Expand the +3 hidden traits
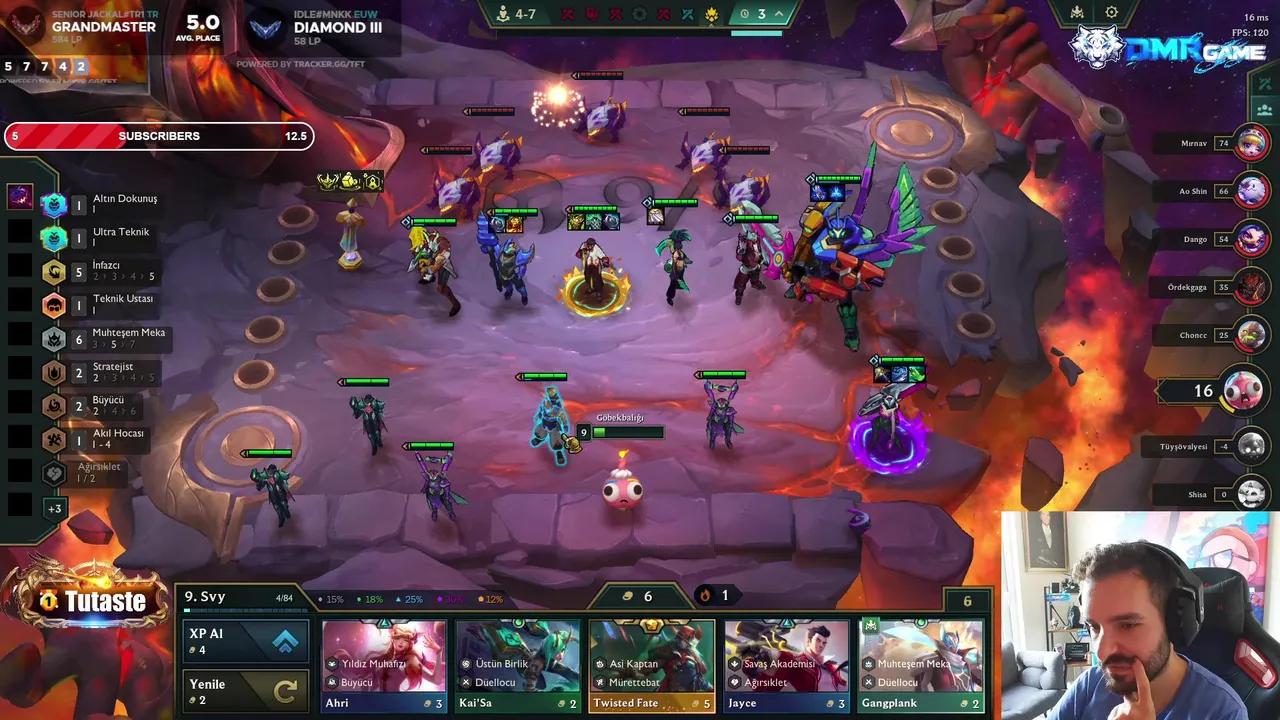Image resolution: width=1280 pixels, height=720 pixels. (x=54, y=508)
